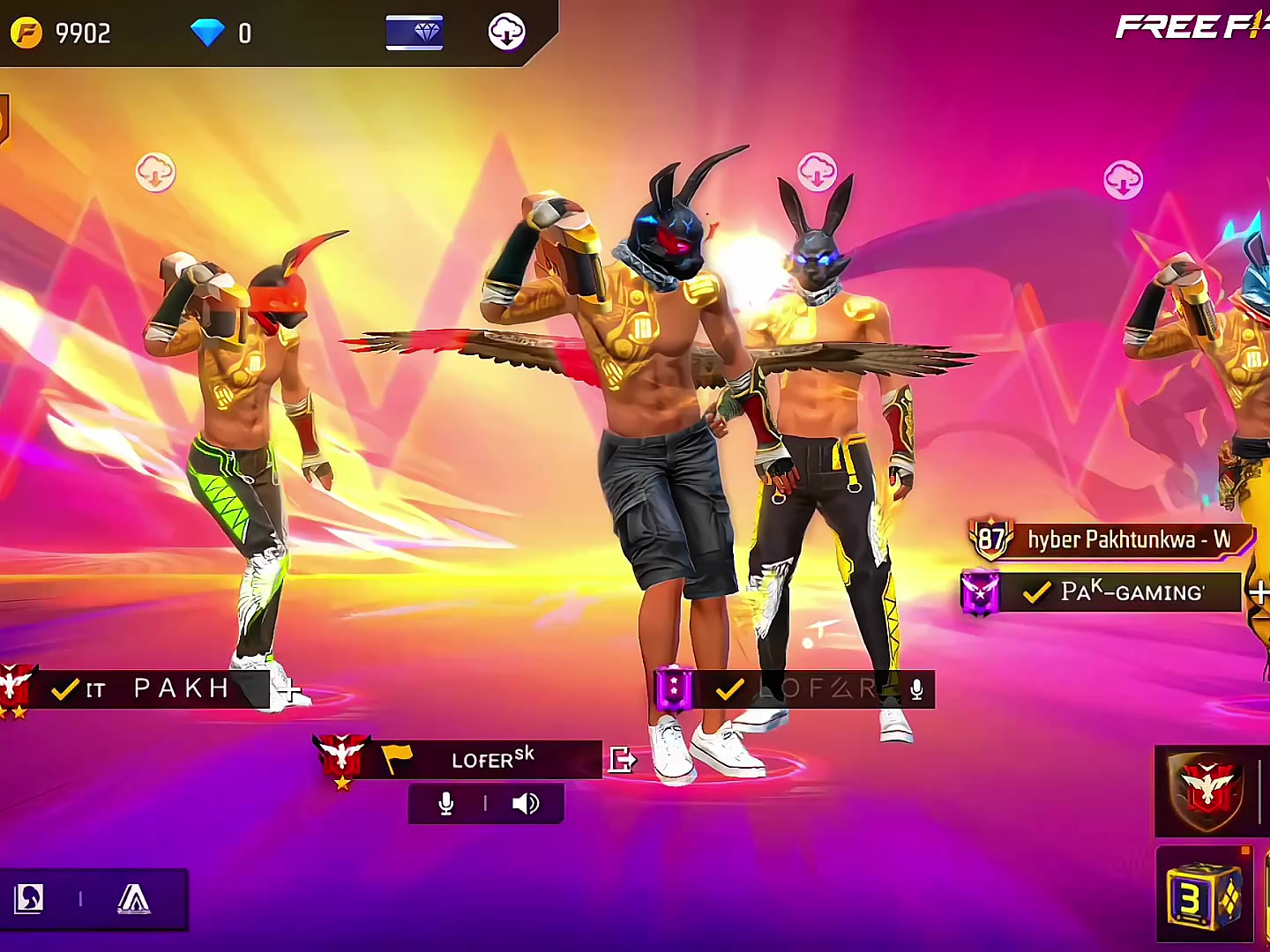
Task: Leave squad using exit icon
Action: tap(622, 759)
